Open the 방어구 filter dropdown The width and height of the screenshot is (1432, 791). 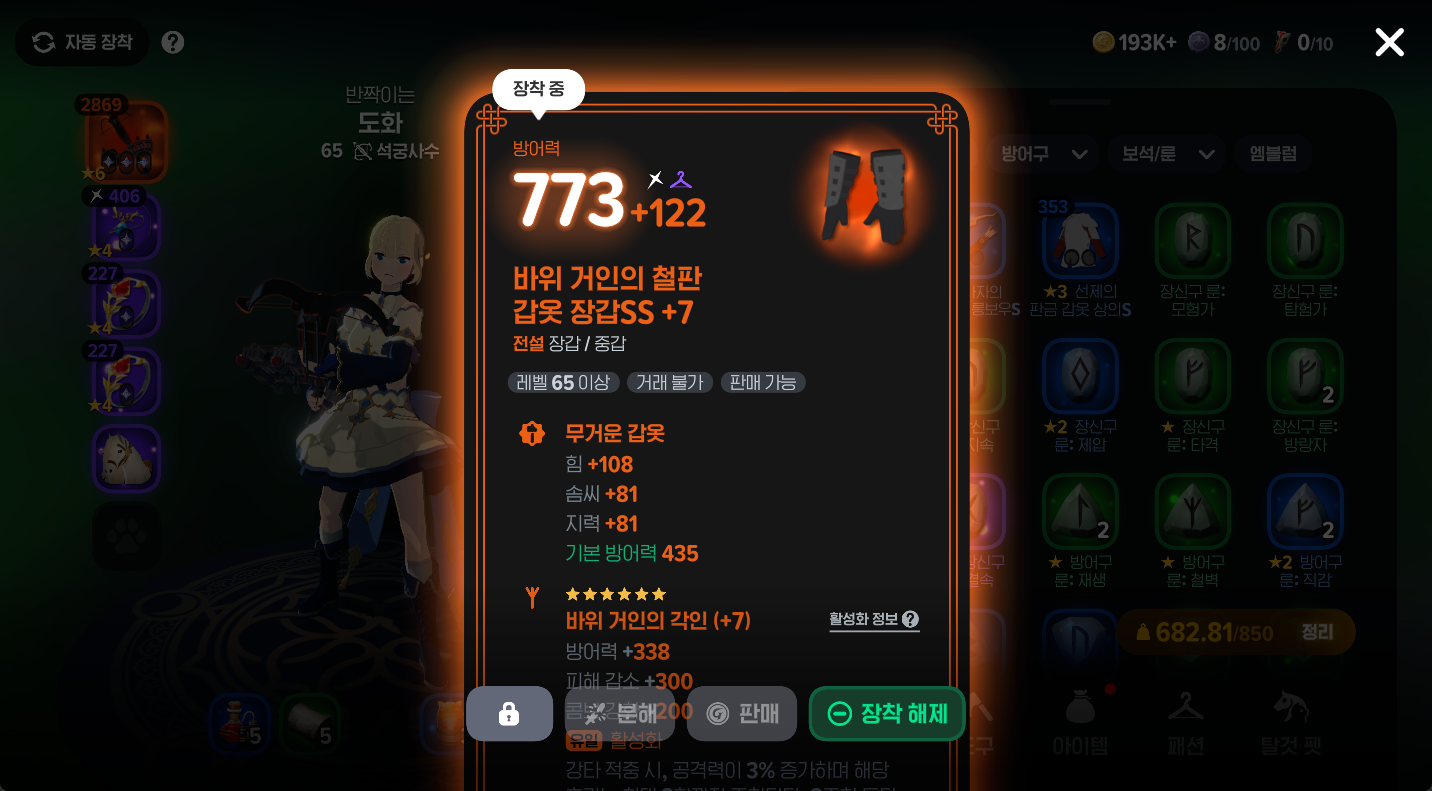coord(1041,154)
